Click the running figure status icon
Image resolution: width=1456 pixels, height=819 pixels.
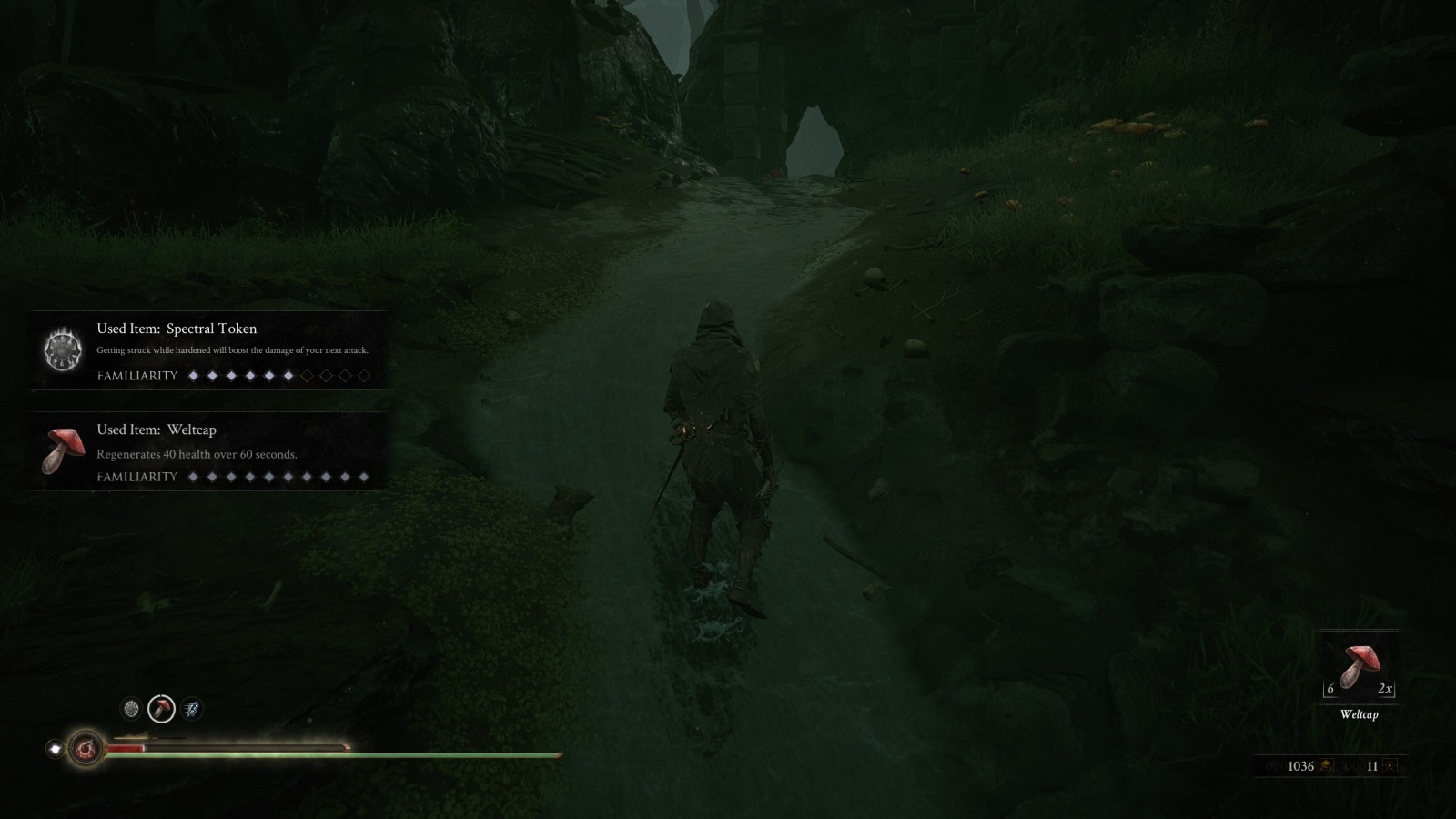coord(191,709)
